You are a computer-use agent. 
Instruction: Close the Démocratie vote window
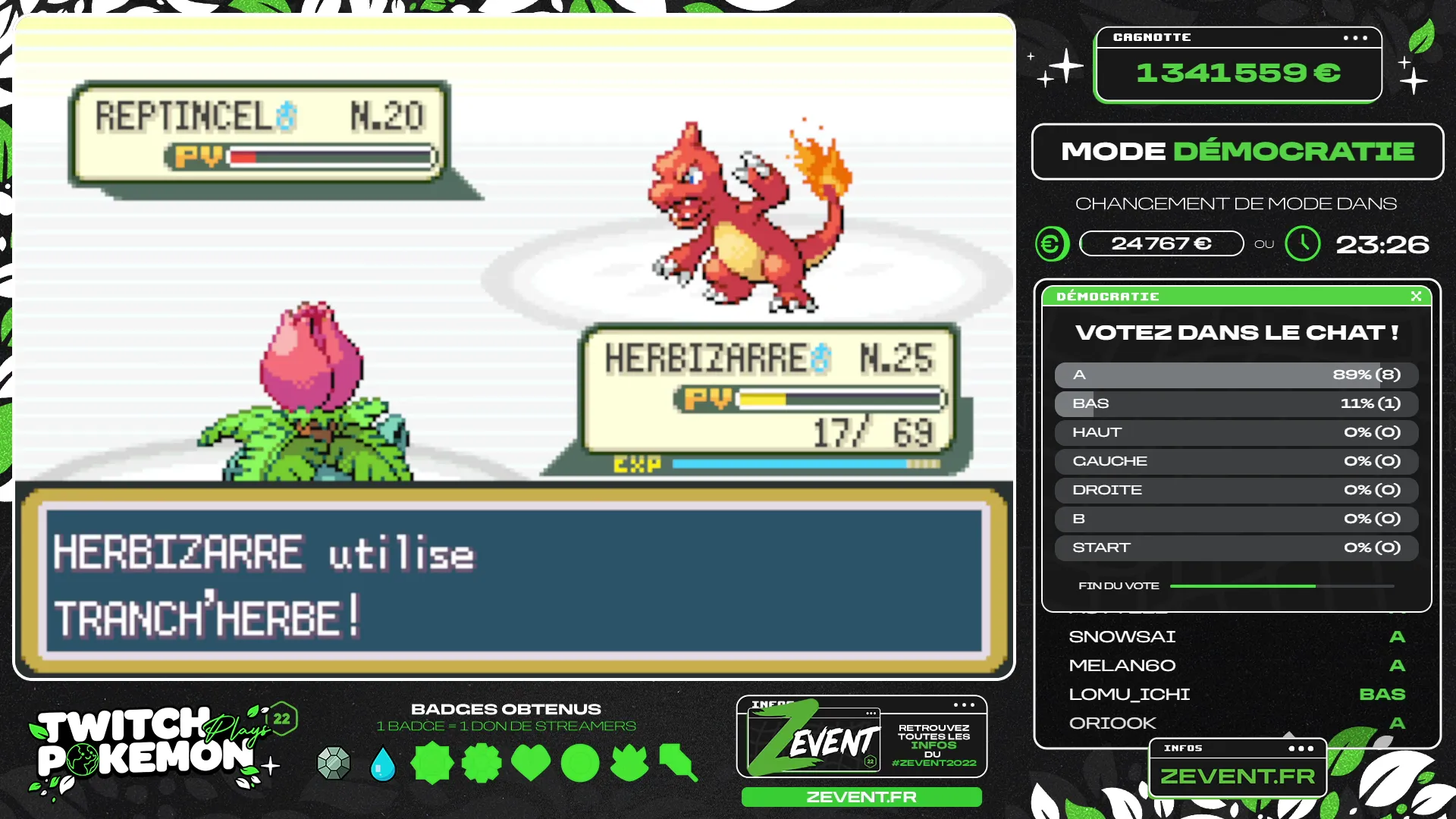click(x=1416, y=297)
